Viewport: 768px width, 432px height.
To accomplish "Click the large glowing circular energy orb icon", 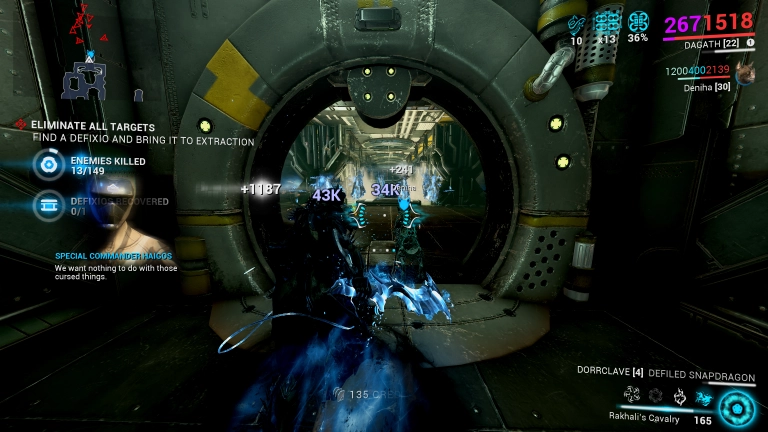I will tap(739, 407).
